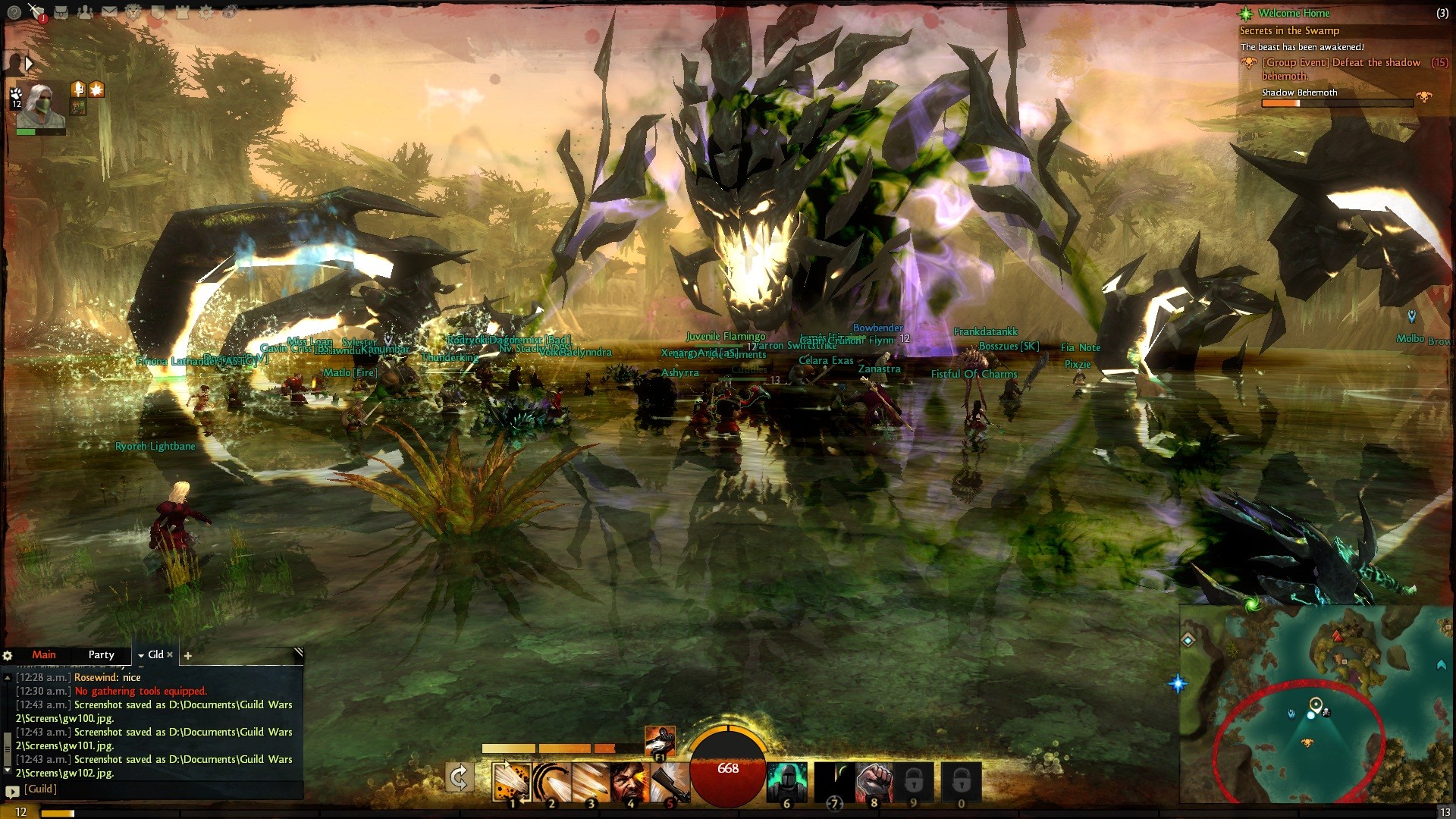This screenshot has width=1456, height=819.
Task: Activate the rifle butt skill in slot 5
Action: [x=668, y=782]
